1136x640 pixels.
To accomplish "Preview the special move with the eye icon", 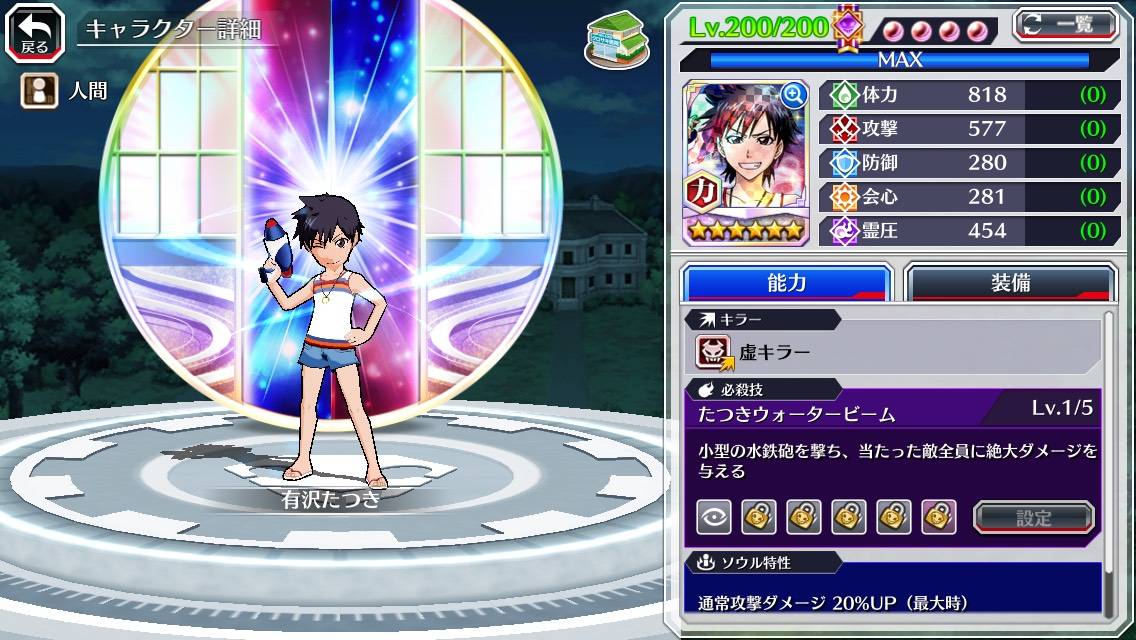I will (x=713, y=517).
